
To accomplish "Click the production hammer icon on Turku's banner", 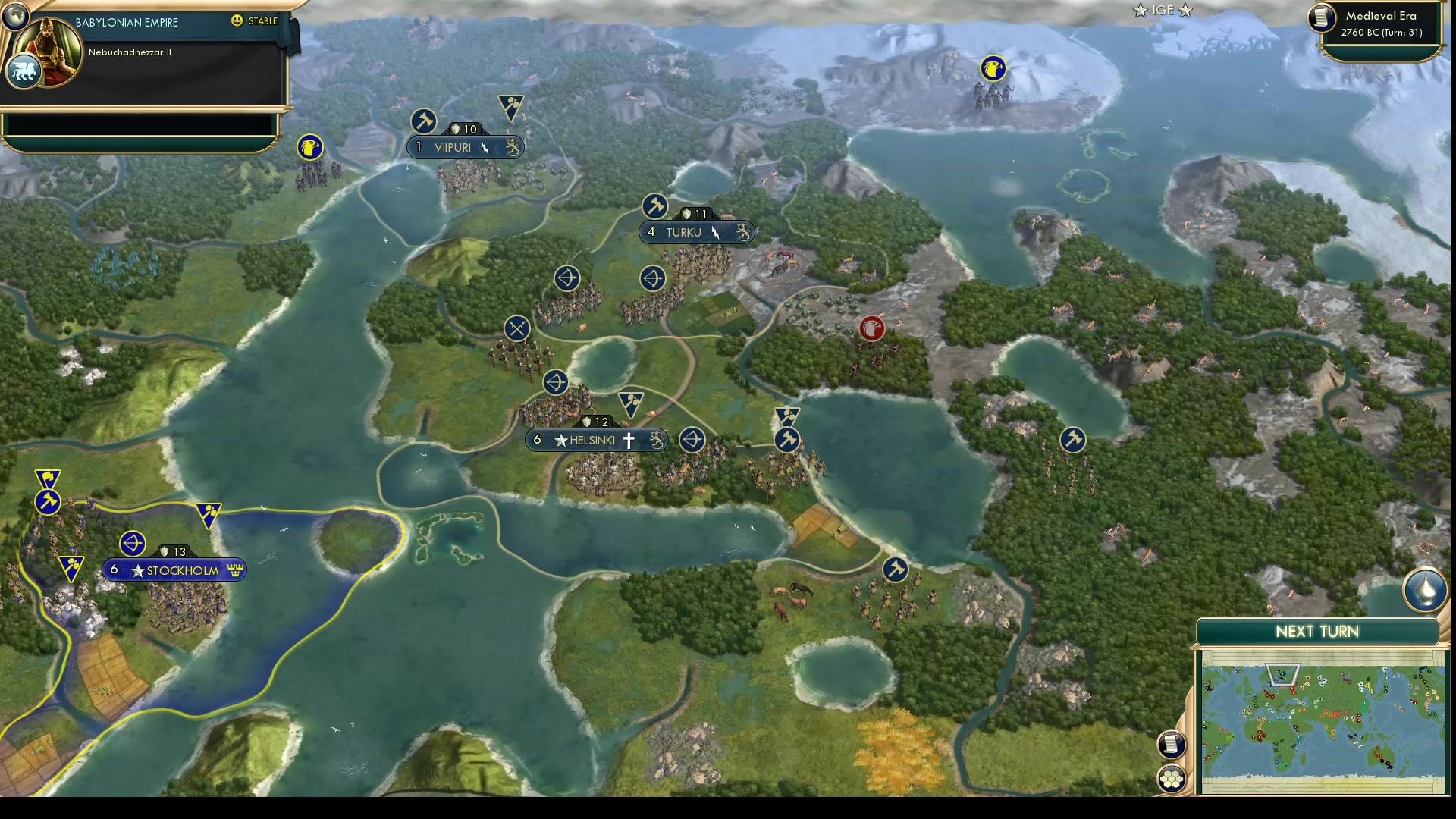I will pos(654,206).
